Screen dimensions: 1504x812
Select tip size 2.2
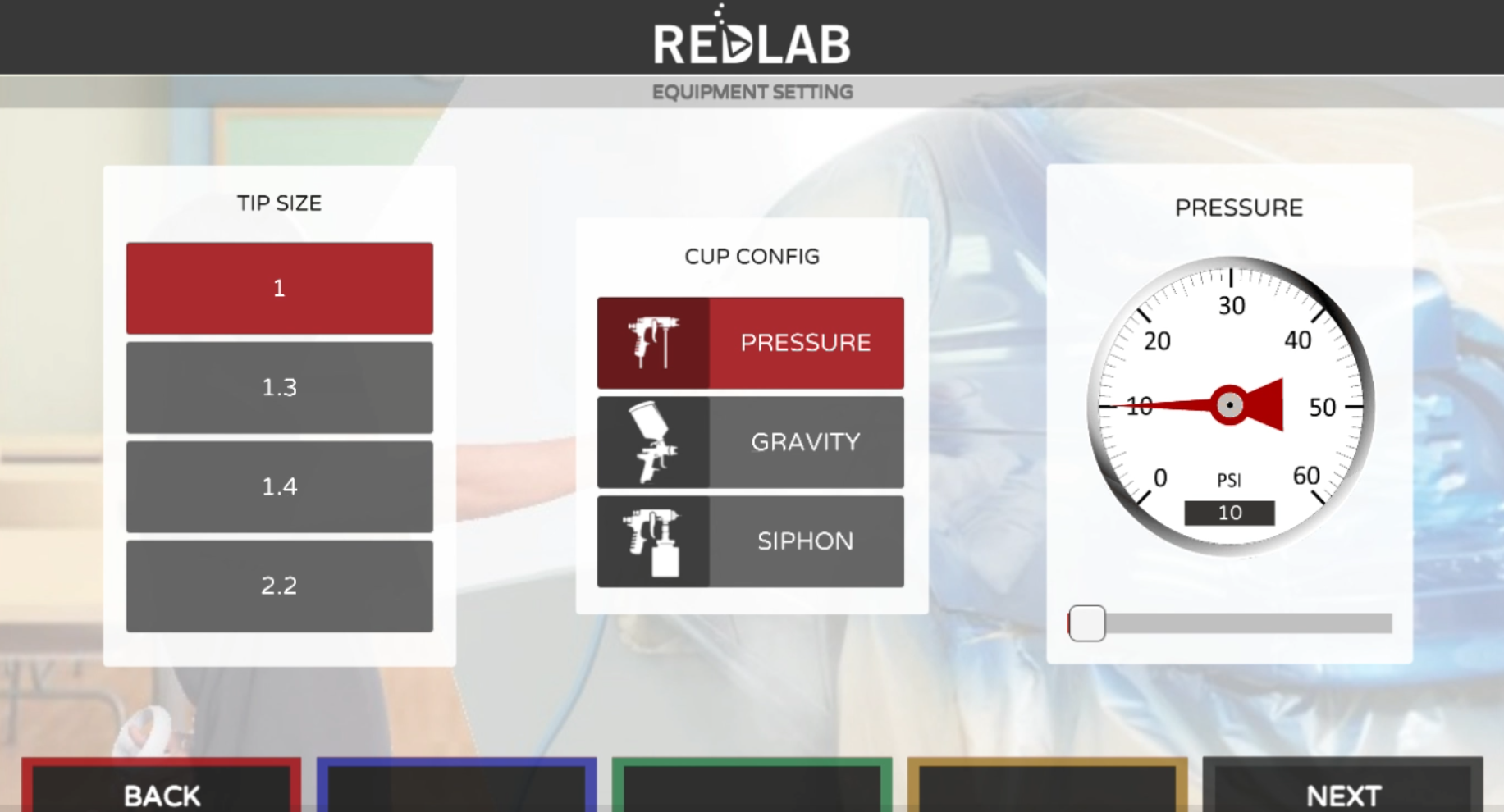point(279,586)
